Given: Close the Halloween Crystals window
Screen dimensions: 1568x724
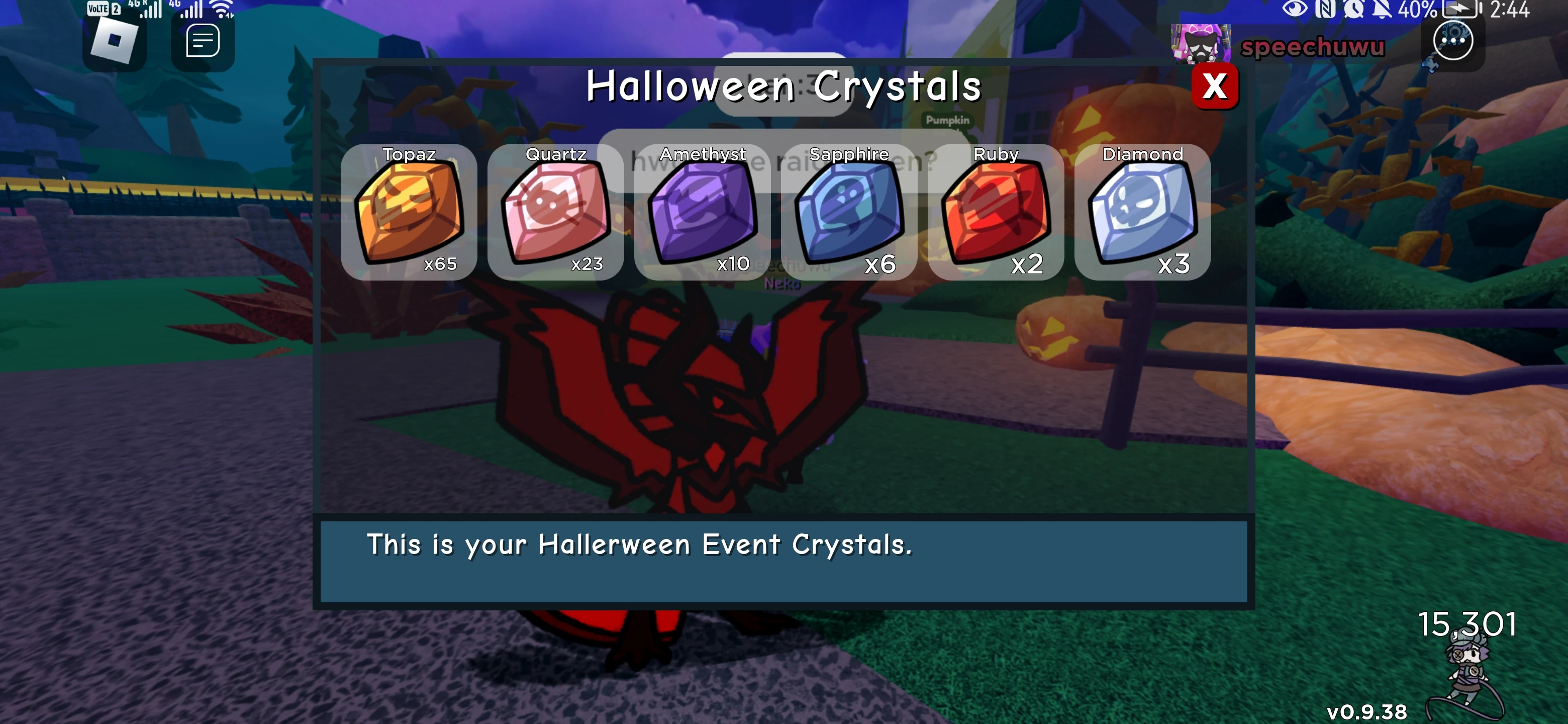Looking at the screenshot, I should (x=1215, y=86).
